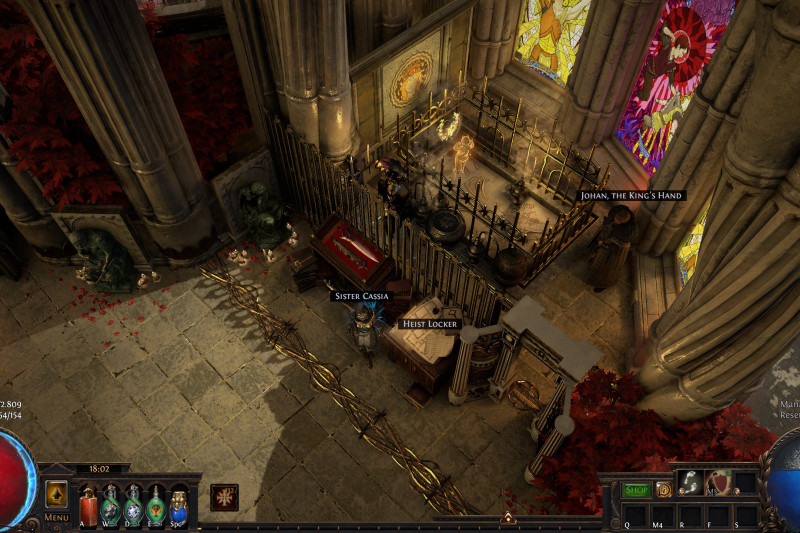Click the orange spiral coin icon
800x533 pixels.
[x=663, y=490]
